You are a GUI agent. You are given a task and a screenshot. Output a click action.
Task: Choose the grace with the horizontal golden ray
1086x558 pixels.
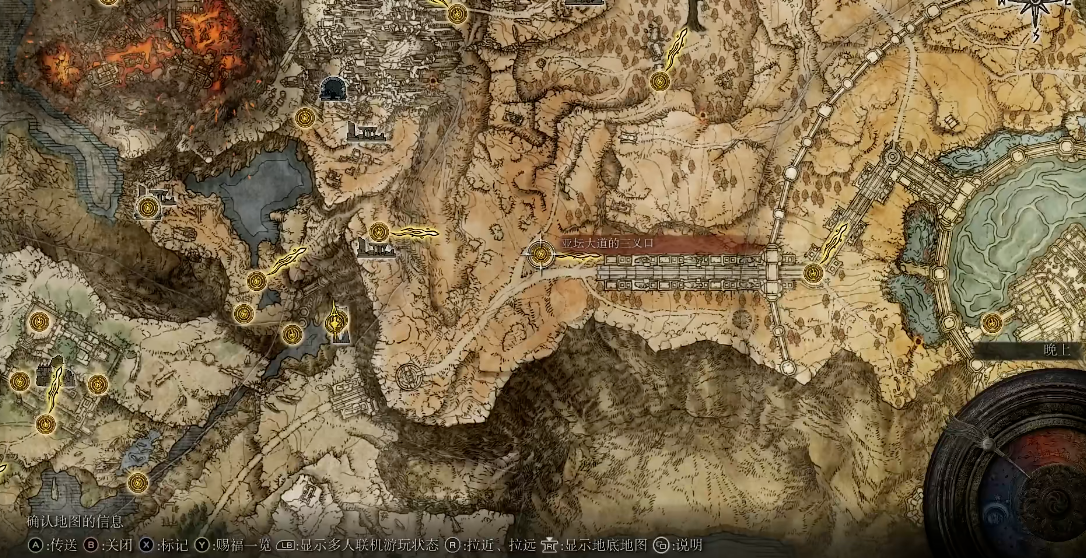(379, 233)
